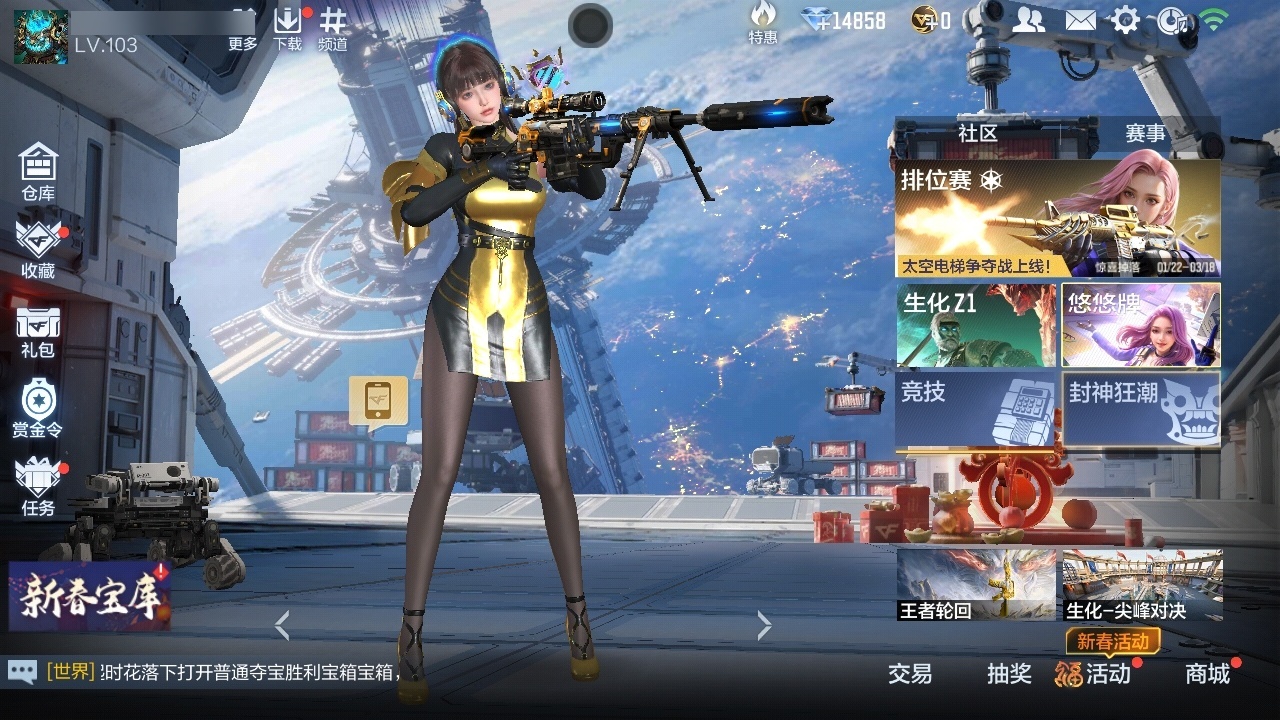Open the 新春宝库 event banner
Screen dimensions: 1280x720
coord(89,596)
